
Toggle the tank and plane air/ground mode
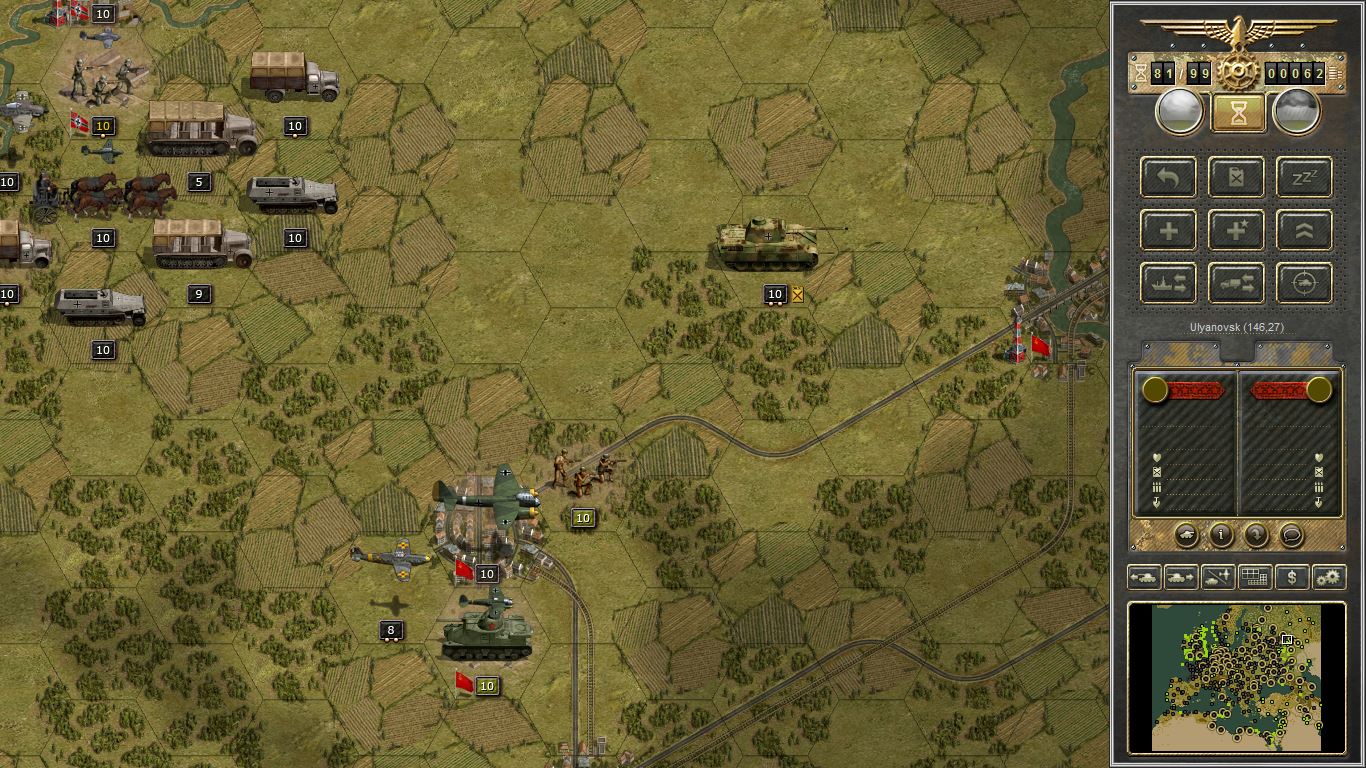pos(1218,577)
